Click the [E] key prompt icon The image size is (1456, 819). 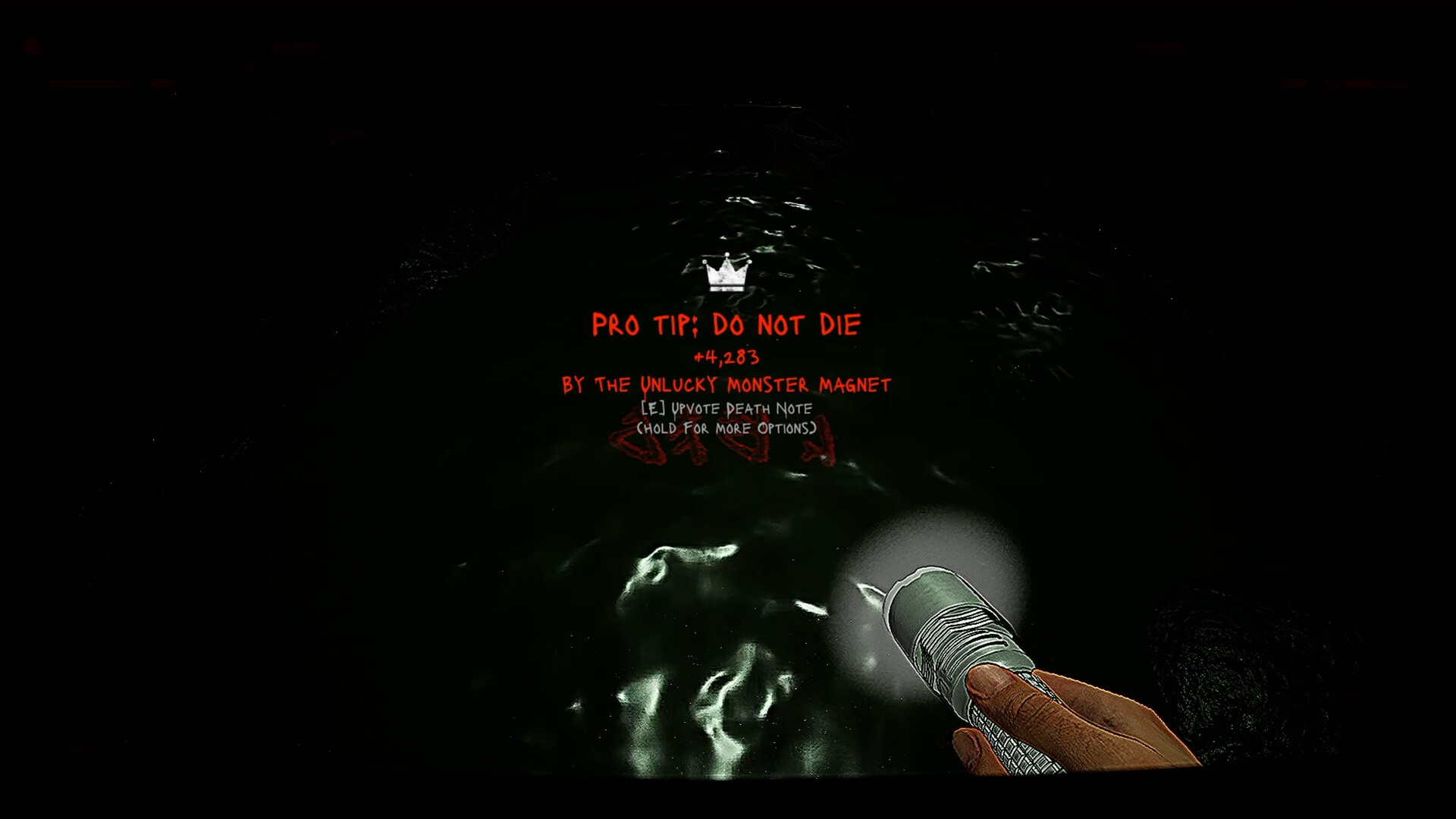click(652, 408)
